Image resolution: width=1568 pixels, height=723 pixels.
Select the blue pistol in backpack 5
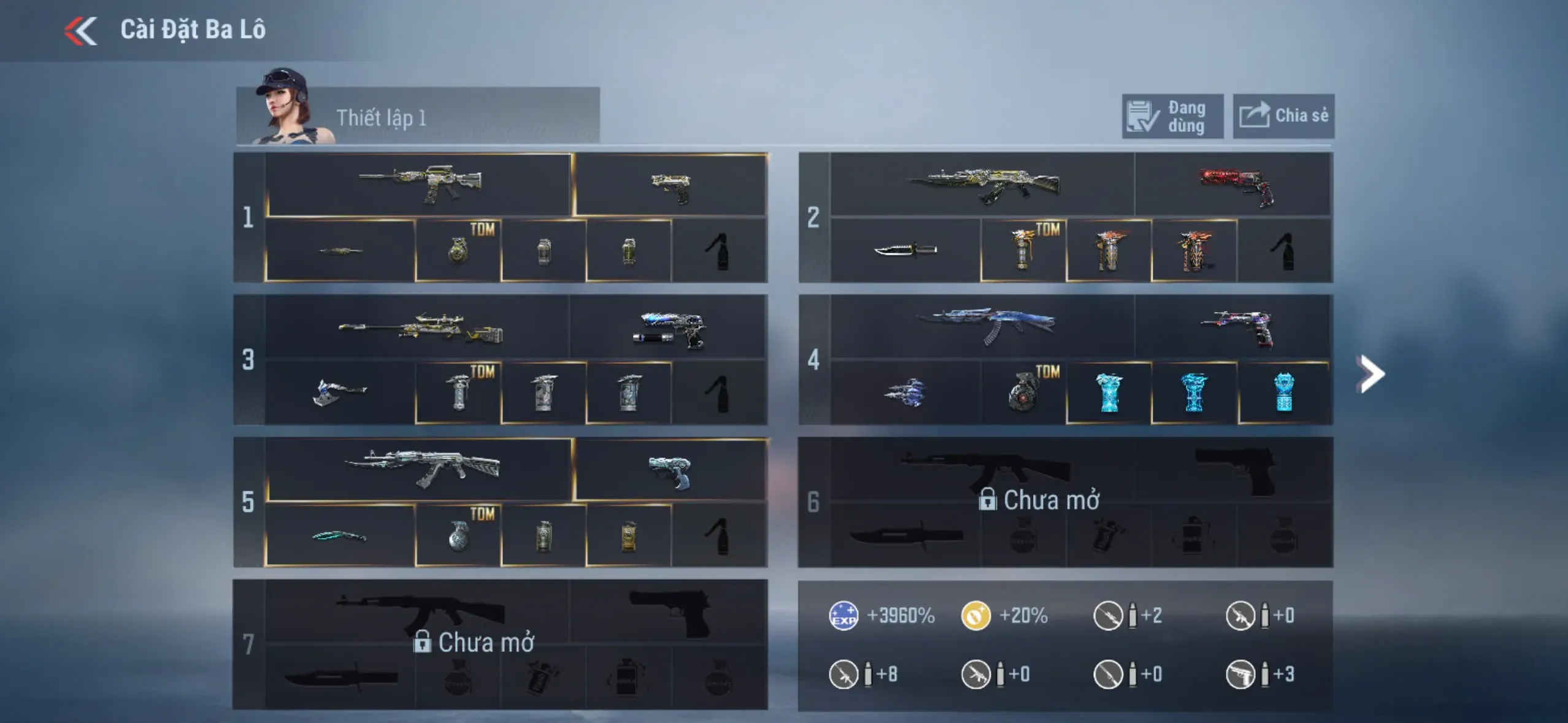point(671,471)
